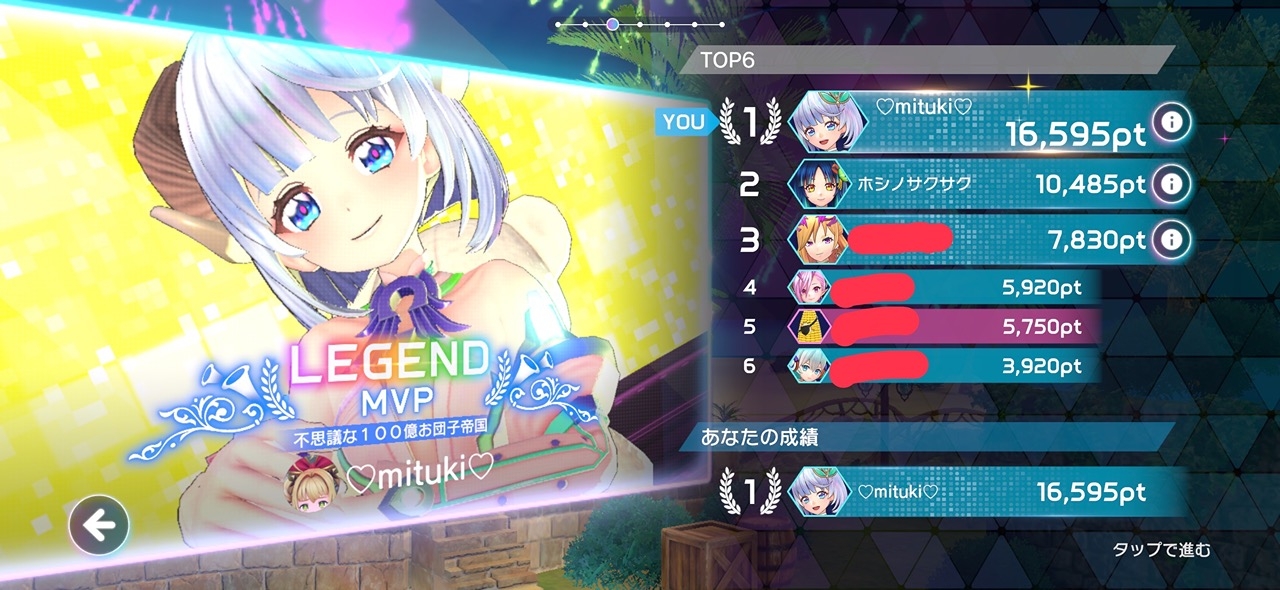1280x590 pixels.
Task: Tap タップで進む to continue
Action: (1161, 549)
